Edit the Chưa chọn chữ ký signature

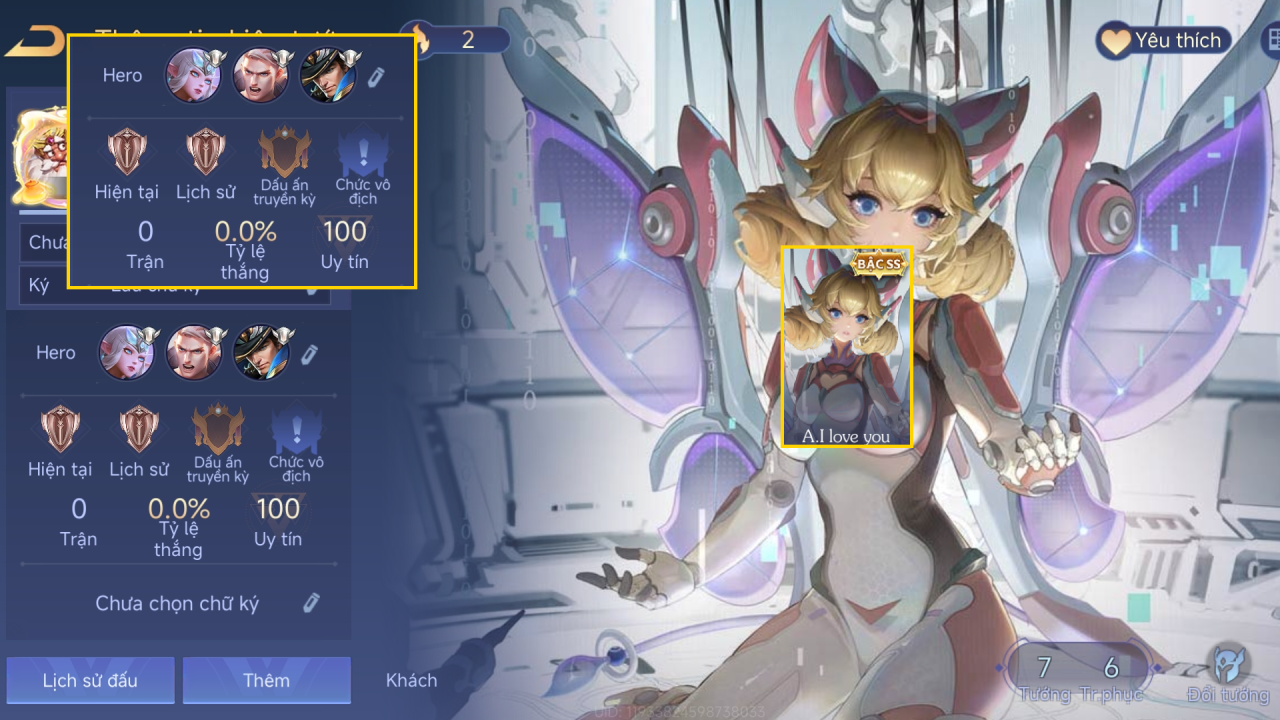pos(311,603)
